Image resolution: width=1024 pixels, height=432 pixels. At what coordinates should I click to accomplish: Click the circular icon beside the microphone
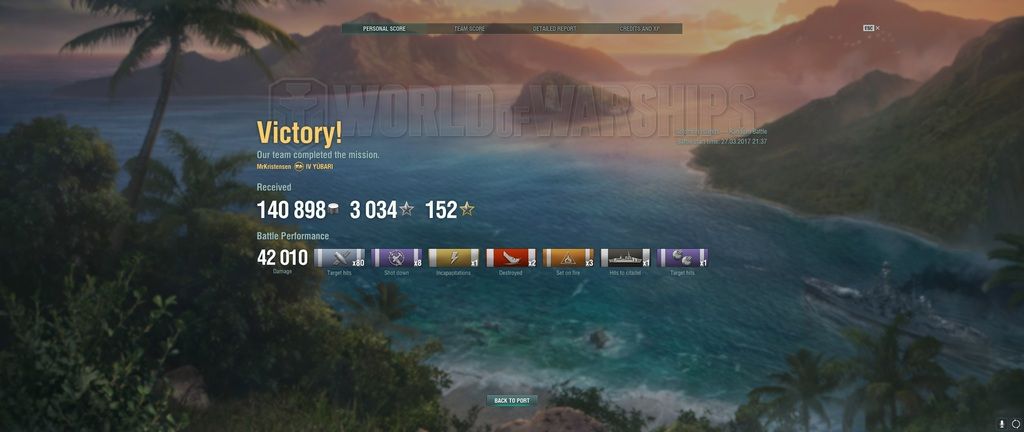1015,423
